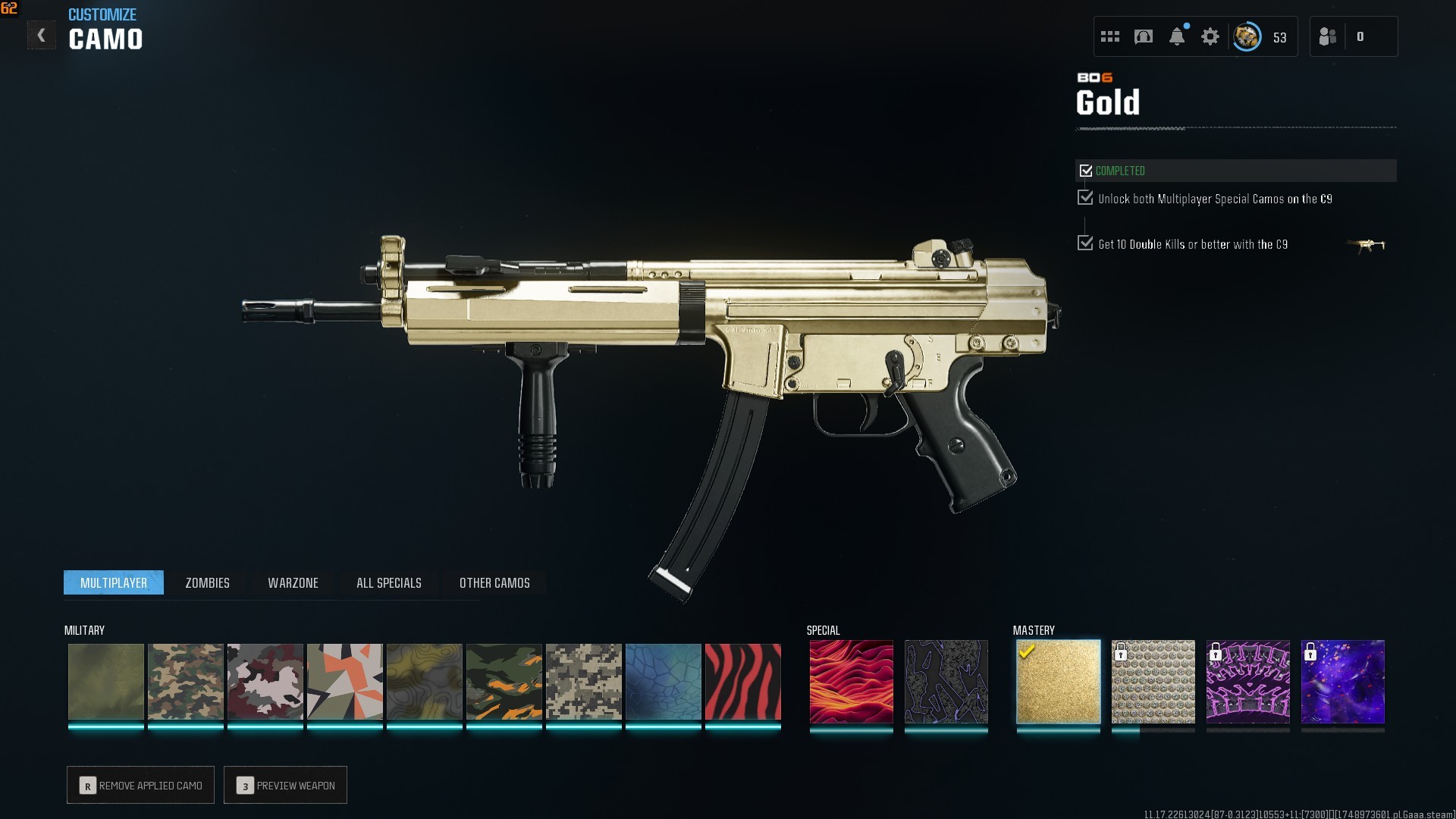Open the settings gear icon
Image resolution: width=1456 pixels, height=819 pixels.
(x=1210, y=36)
